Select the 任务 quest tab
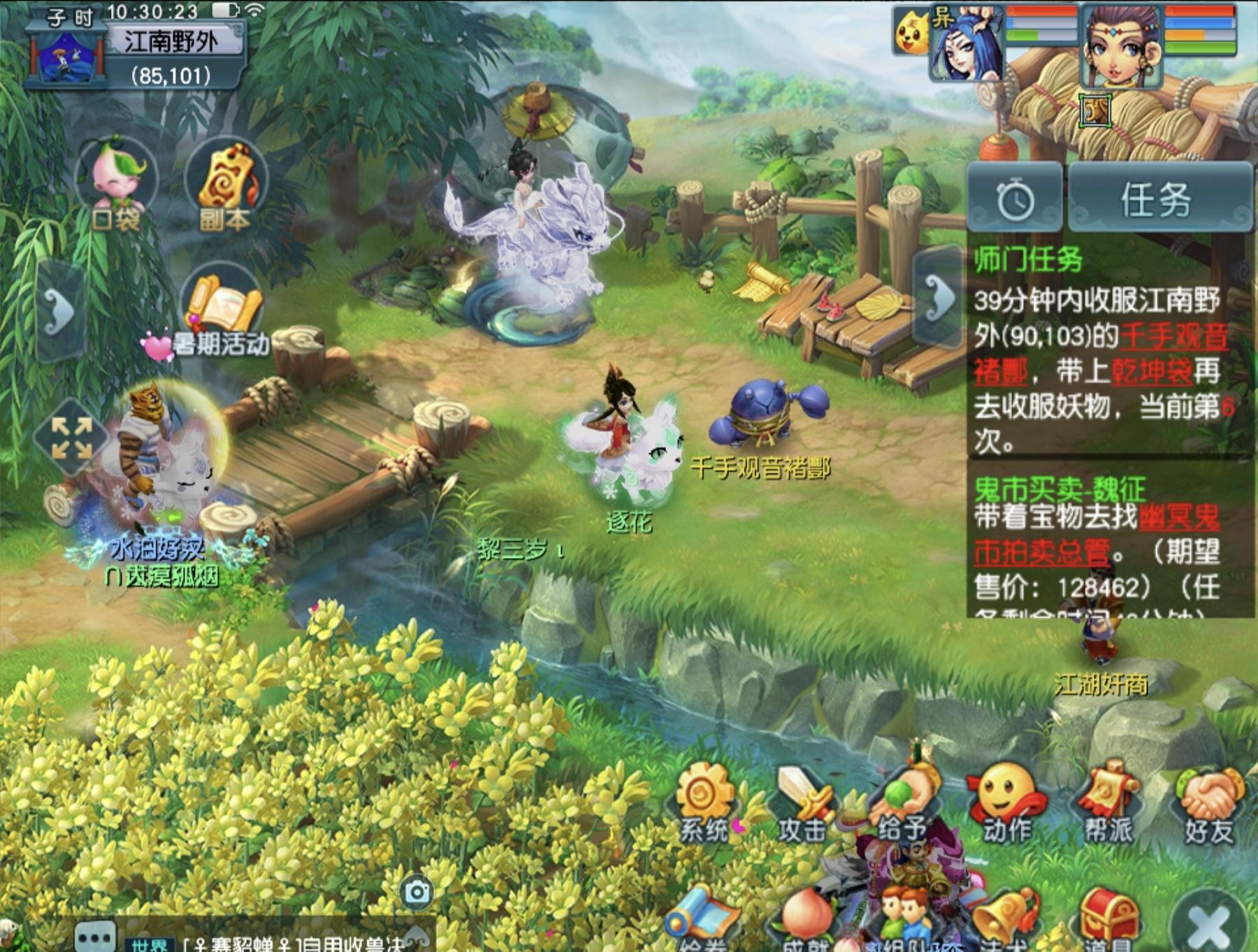Image resolution: width=1258 pixels, height=952 pixels. tap(1157, 200)
